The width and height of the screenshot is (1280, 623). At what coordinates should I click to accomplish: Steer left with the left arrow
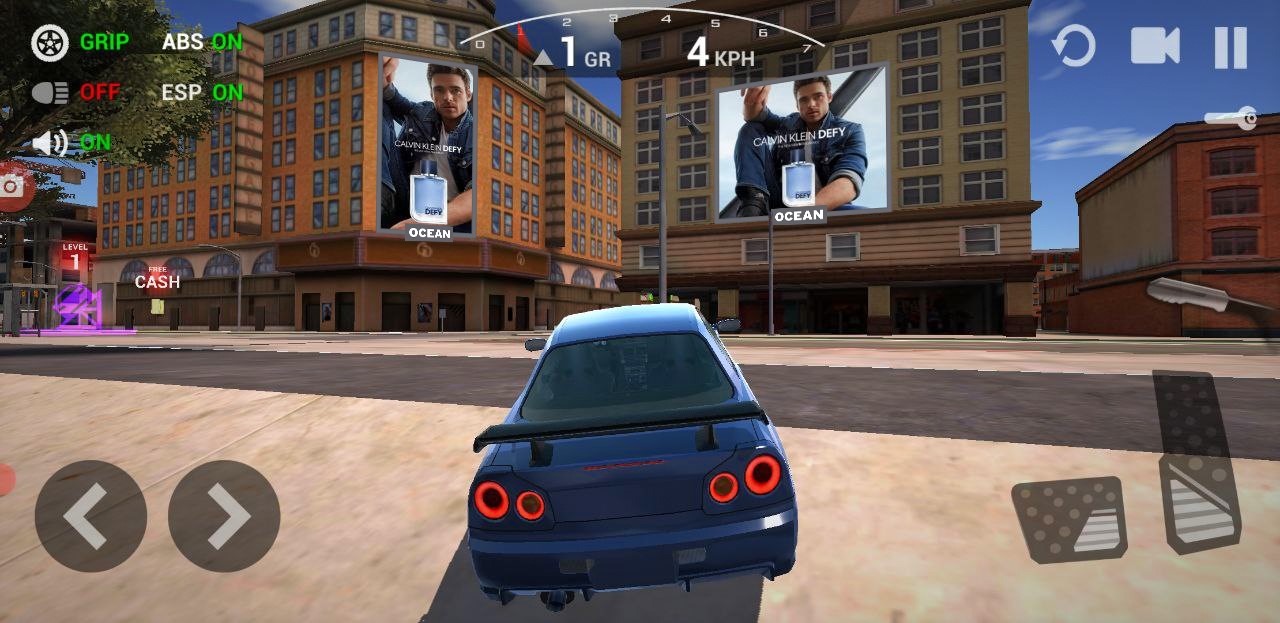pos(90,516)
